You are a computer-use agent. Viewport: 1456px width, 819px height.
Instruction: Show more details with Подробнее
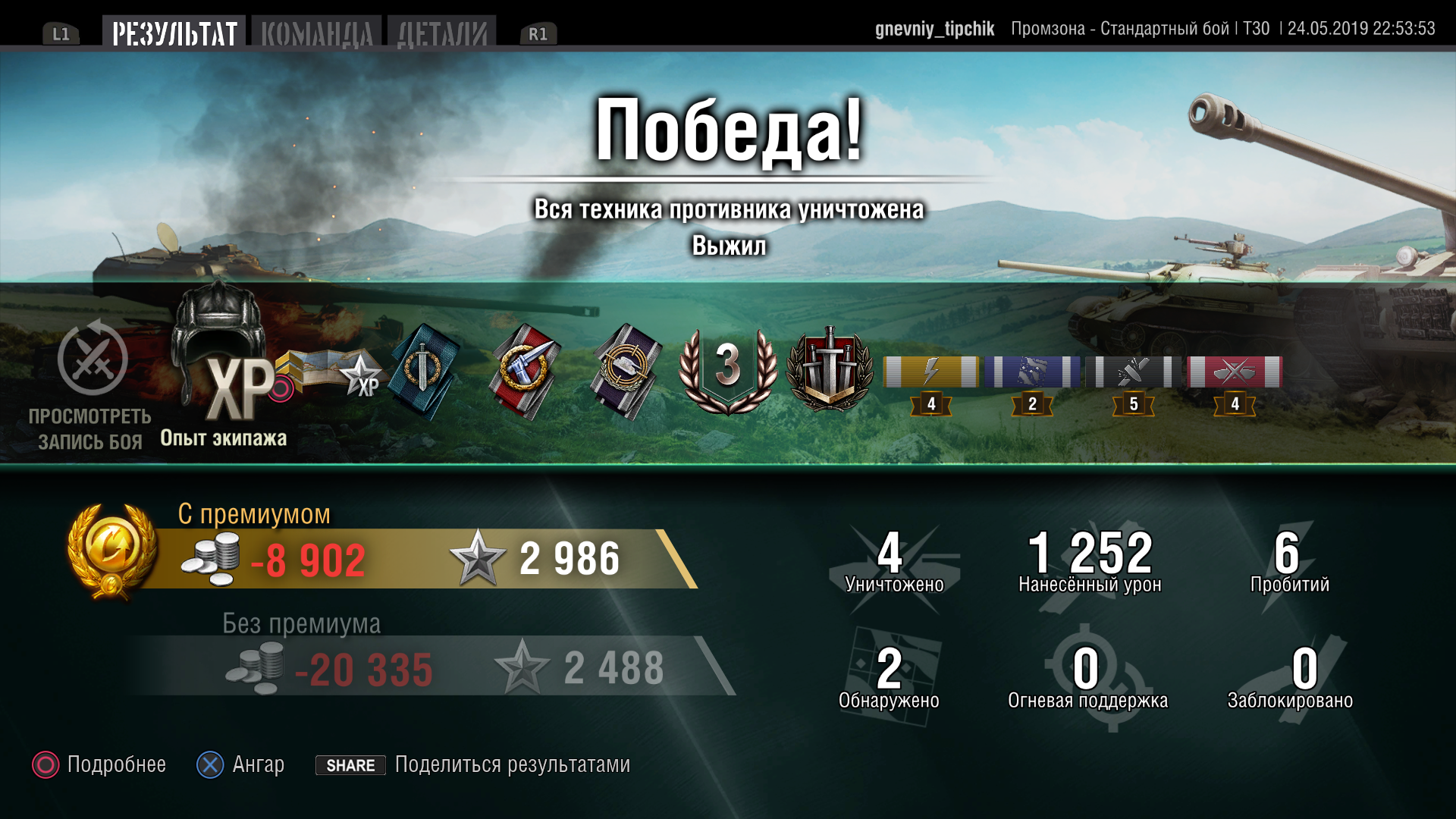pyautogui.click(x=99, y=764)
